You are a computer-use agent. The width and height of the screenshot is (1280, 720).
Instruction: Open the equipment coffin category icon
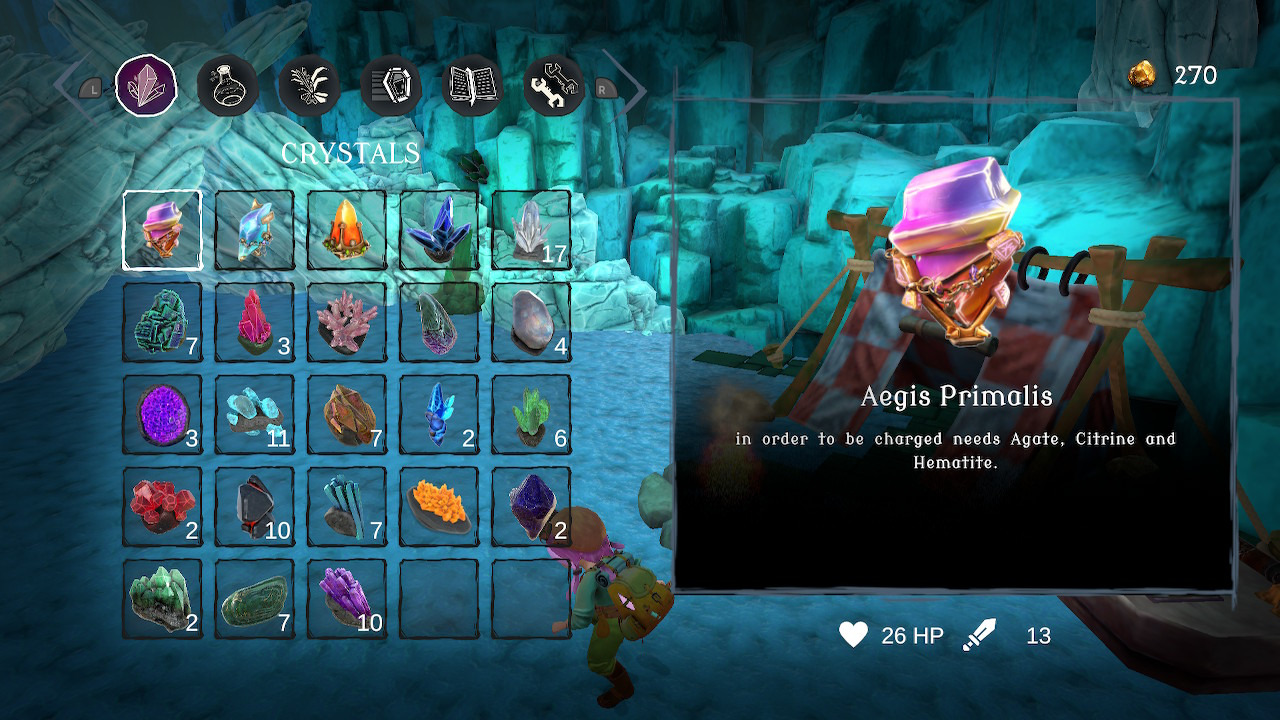coord(390,85)
